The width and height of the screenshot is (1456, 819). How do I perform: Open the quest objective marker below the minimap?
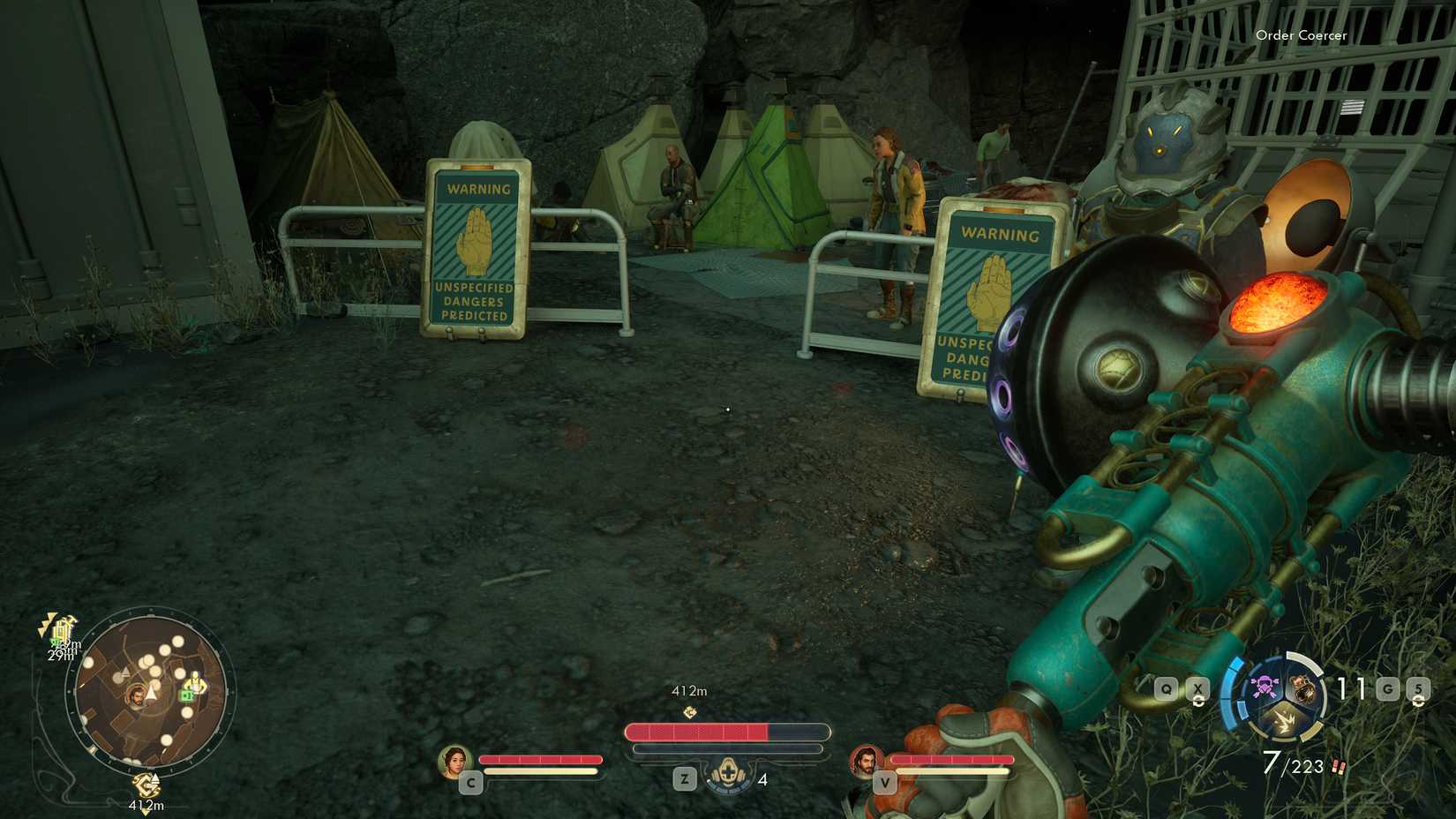point(146,784)
